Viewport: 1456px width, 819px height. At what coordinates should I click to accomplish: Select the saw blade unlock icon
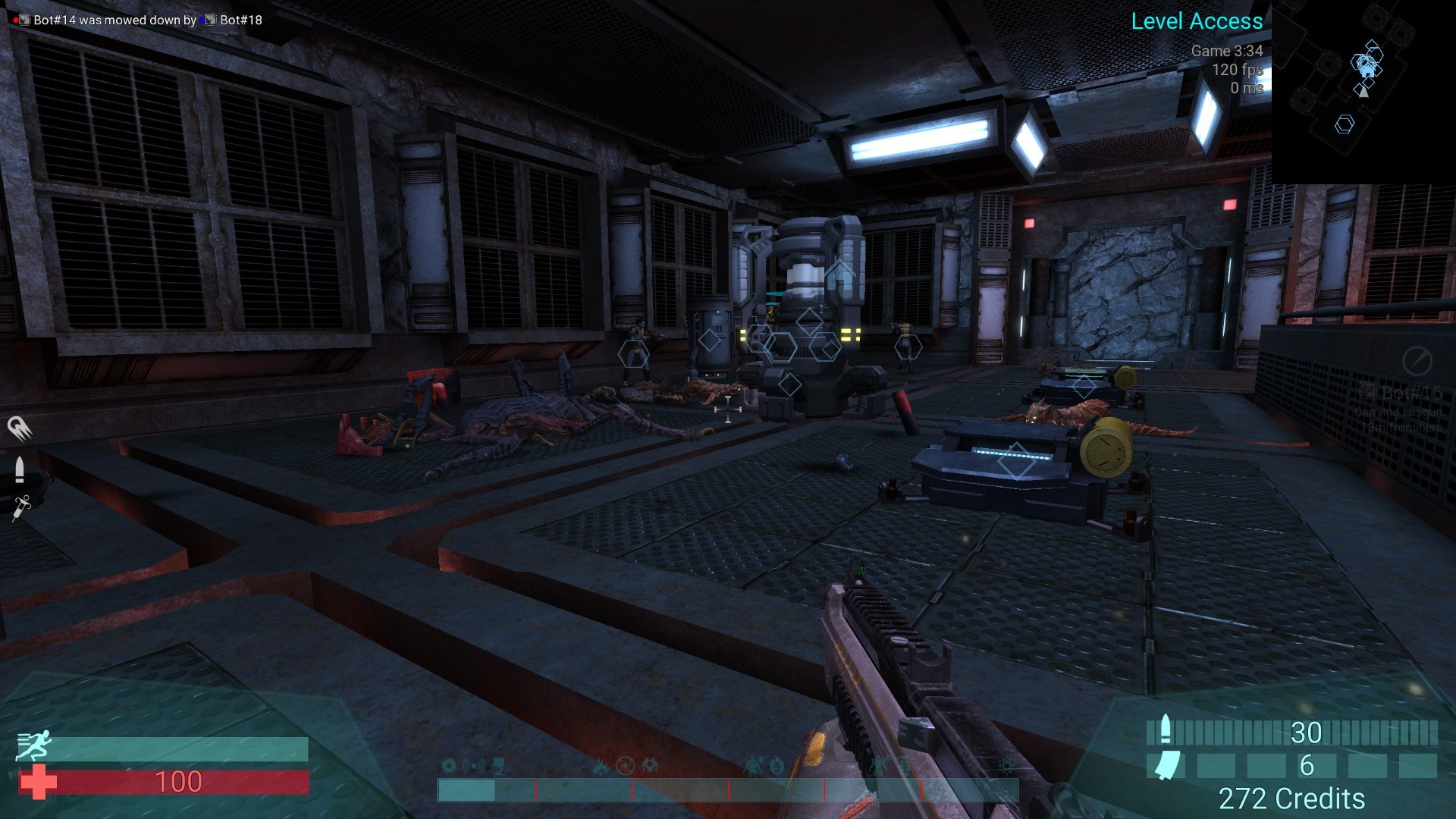point(449,766)
